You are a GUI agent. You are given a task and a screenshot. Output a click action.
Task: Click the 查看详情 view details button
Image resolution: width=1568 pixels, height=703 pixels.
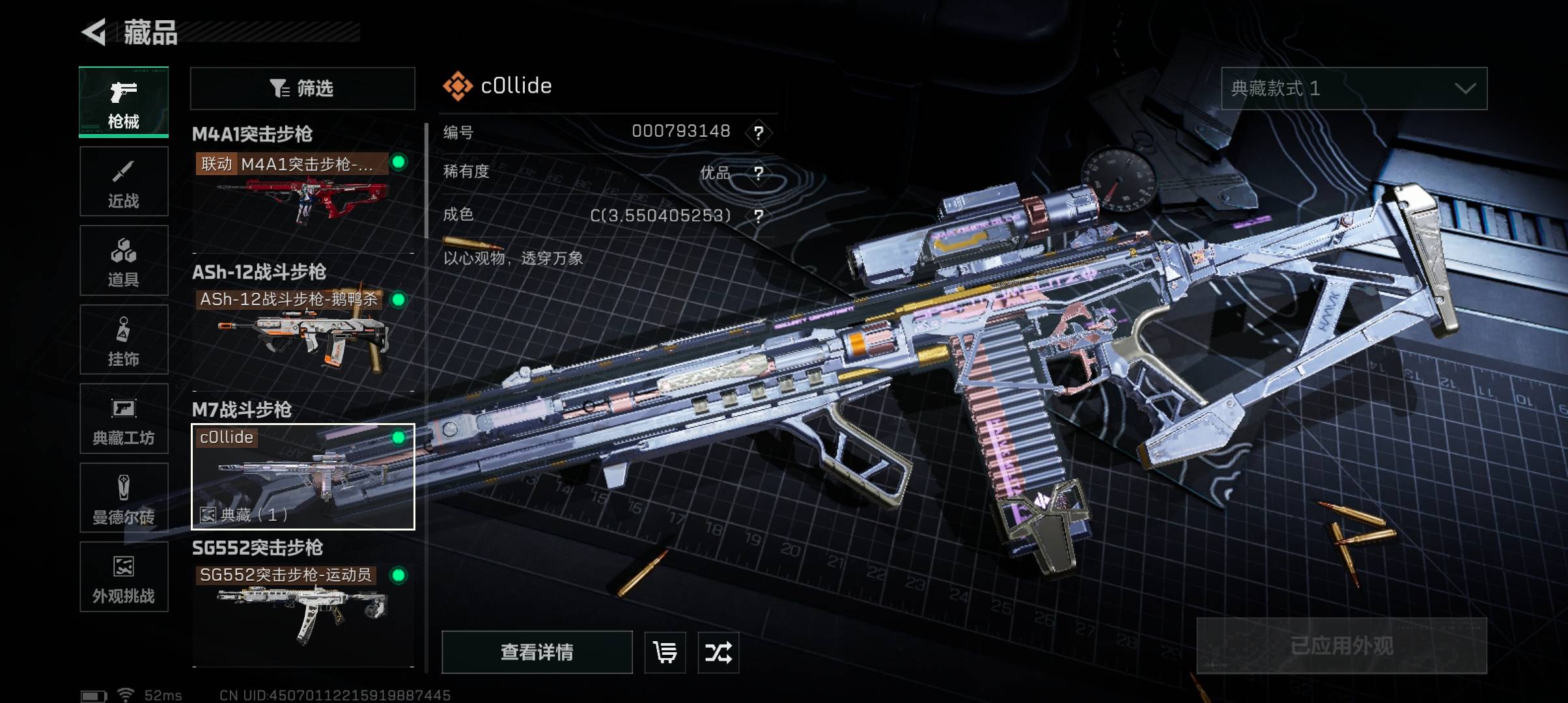(537, 652)
